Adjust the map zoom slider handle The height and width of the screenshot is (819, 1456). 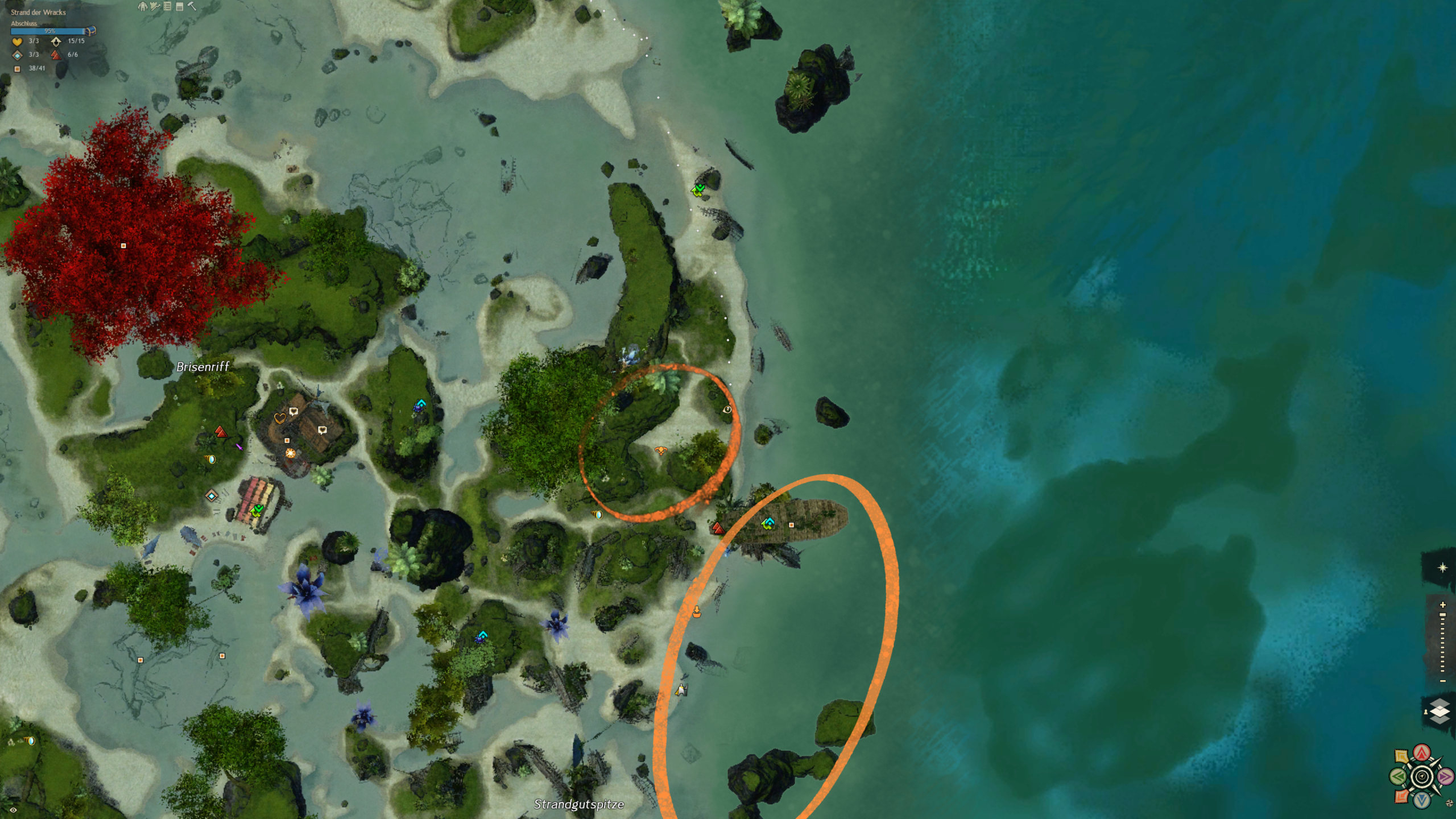click(x=1442, y=615)
